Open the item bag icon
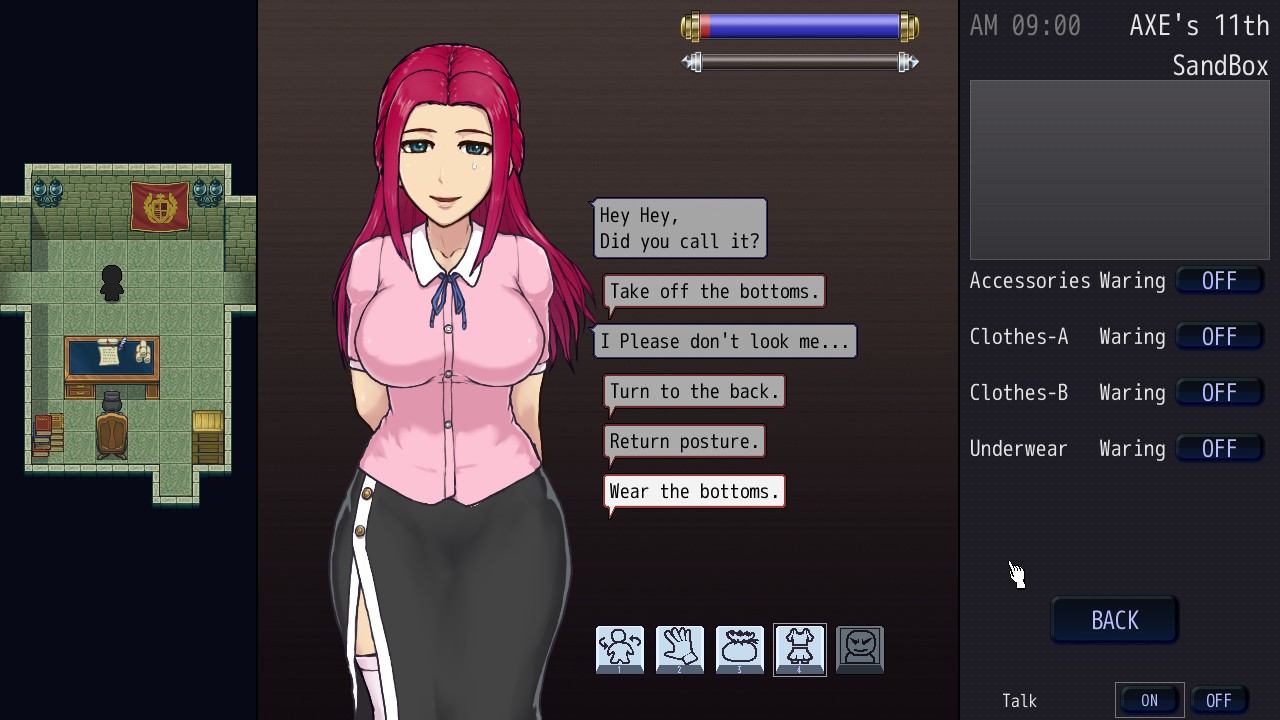This screenshot has width=1280, height=720. (x=740, y=650)
